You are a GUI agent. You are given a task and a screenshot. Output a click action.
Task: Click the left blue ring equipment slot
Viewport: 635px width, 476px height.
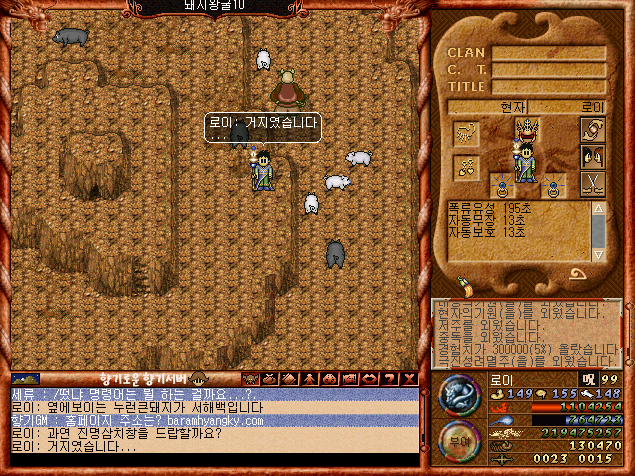pos(500,186)
